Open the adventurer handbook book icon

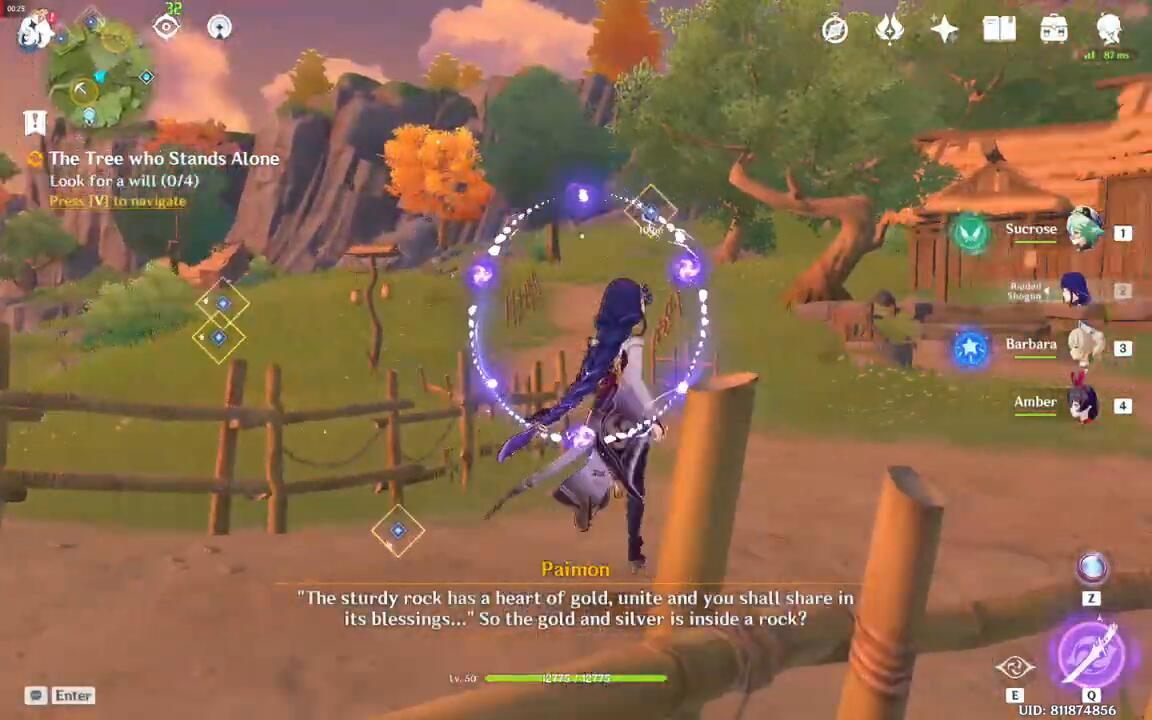(999, 29)
